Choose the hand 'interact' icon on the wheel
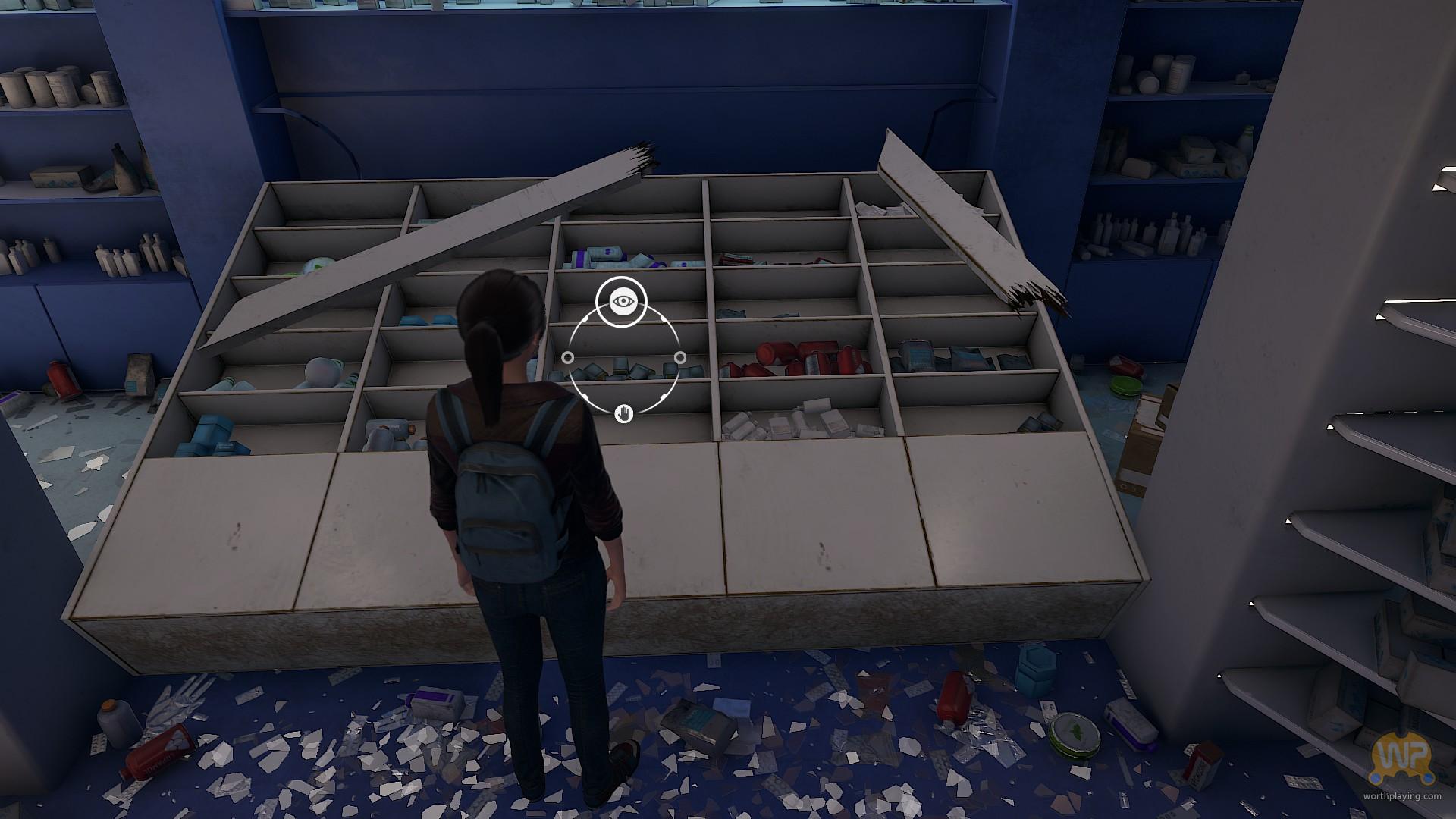This screenshot has height=819, width=1456. coord(623,413)
